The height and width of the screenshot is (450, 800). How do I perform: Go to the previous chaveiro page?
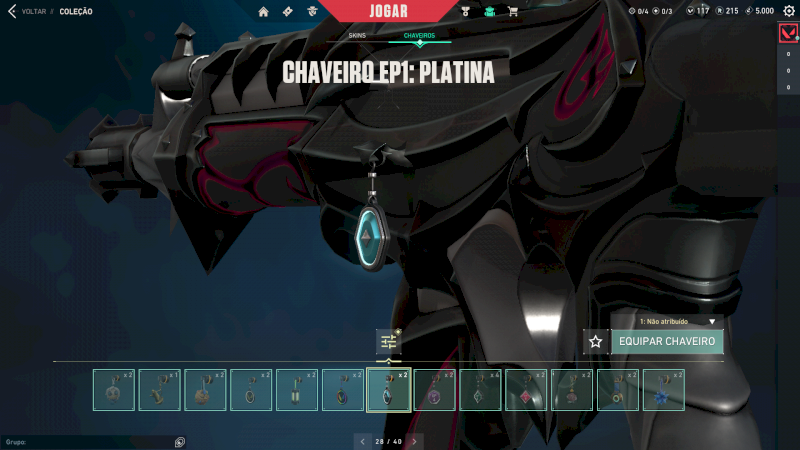(x=362, y=441)
